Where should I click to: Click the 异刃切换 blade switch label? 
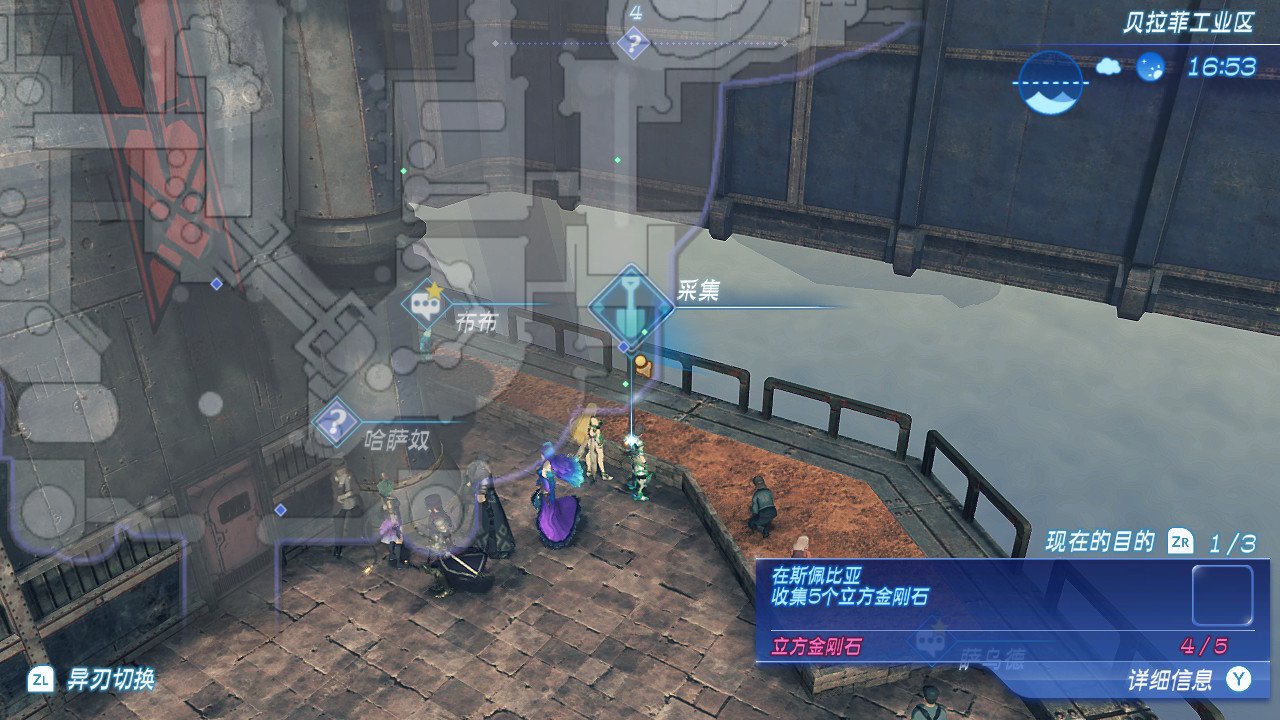point(110,680)
